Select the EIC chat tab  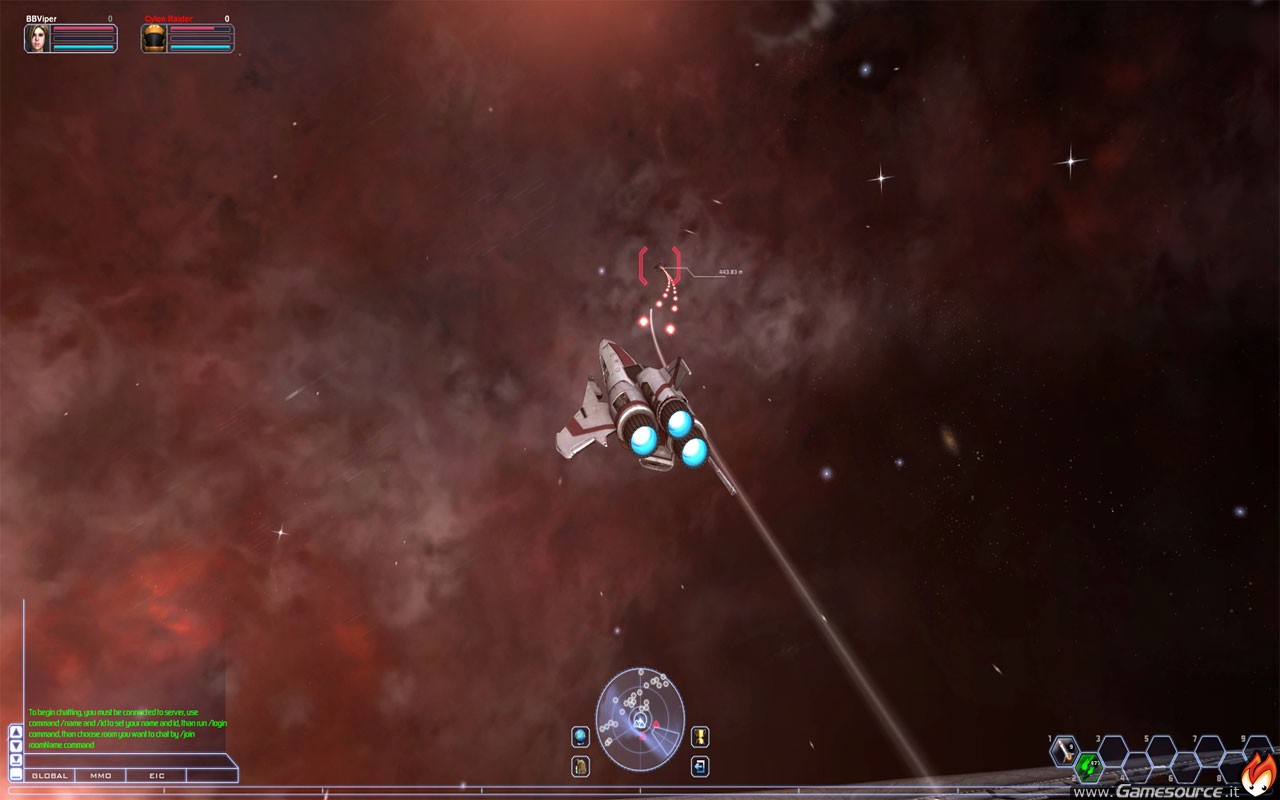[x=157, y=775]
